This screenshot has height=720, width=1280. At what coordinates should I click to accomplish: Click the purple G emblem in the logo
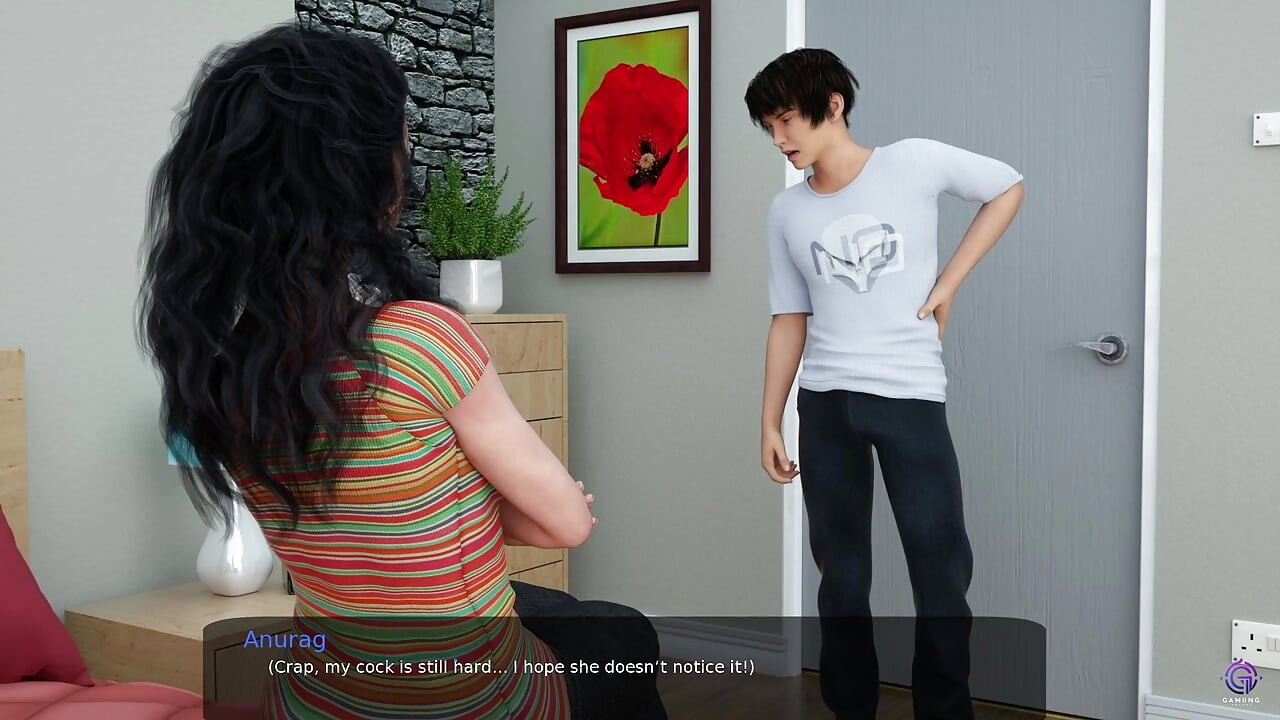(1240, 677)
